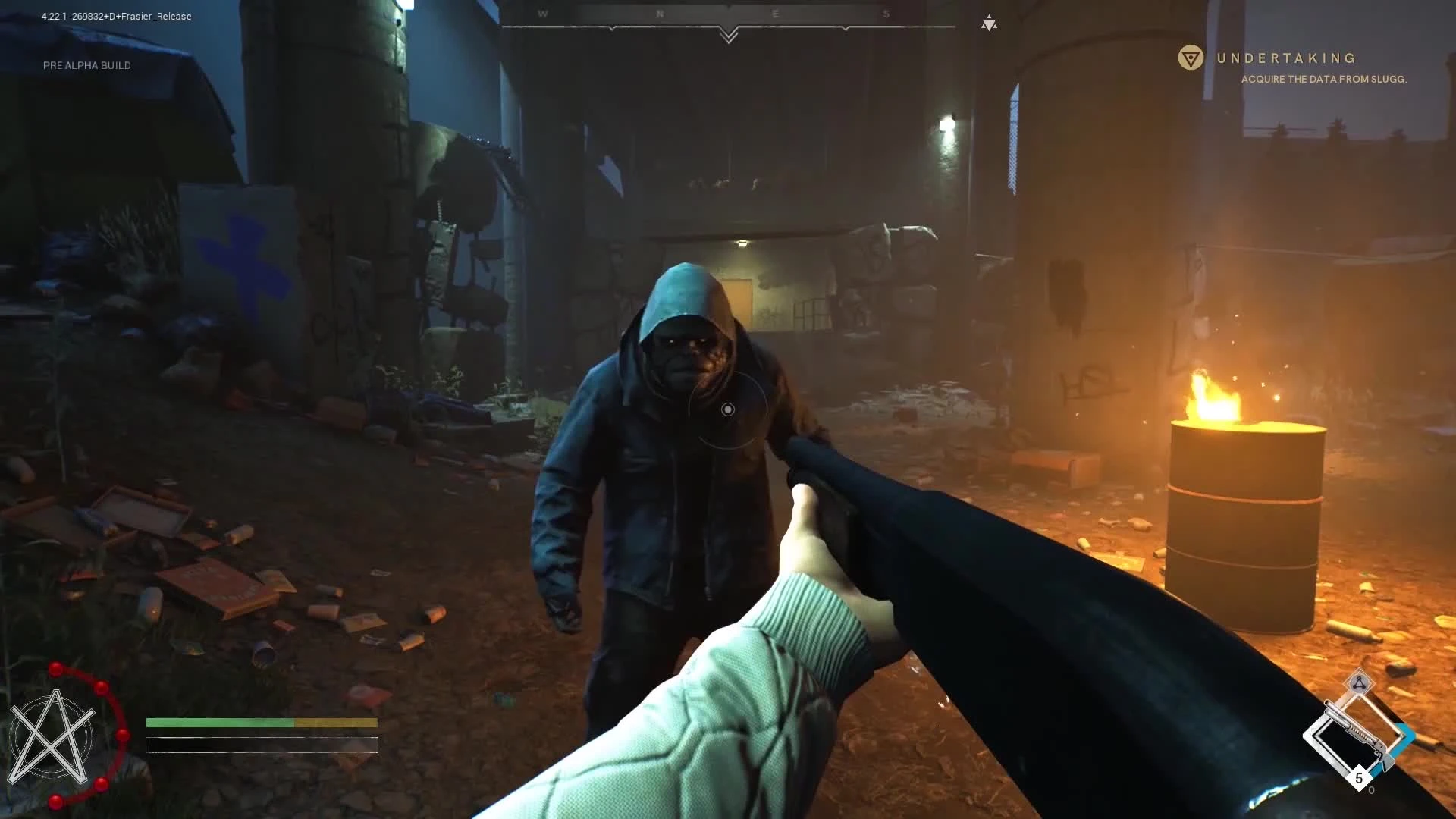Click the center crosshair reticle
1456x819 pixels.
(728, 409)
